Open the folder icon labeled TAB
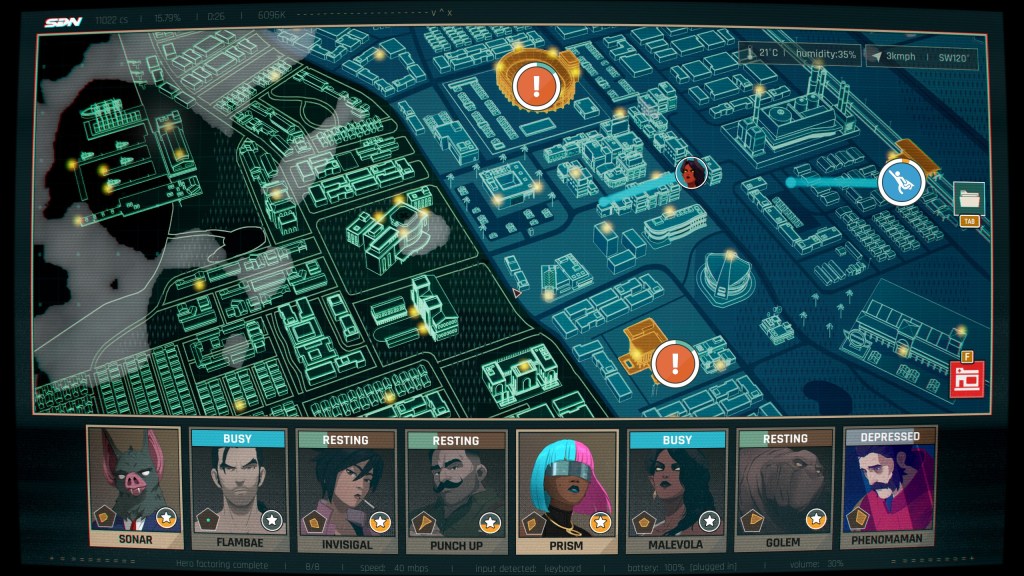The width and height of the screenshot is (1024, 576). point(968,197)
